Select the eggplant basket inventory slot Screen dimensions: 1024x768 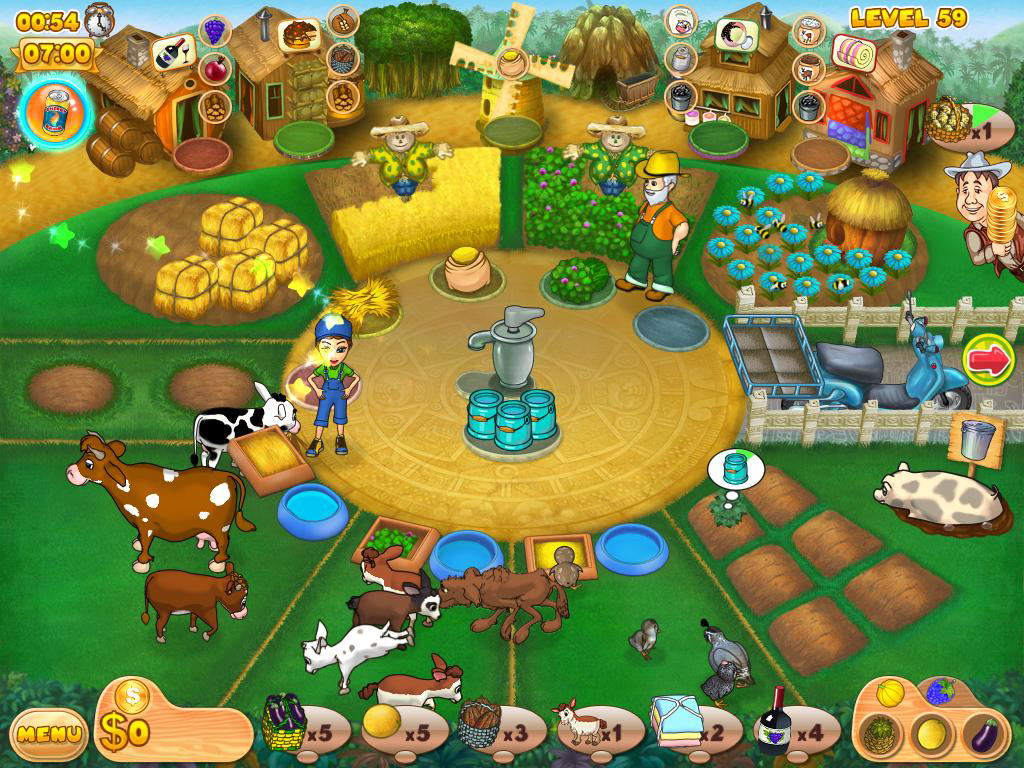point(284,724)
